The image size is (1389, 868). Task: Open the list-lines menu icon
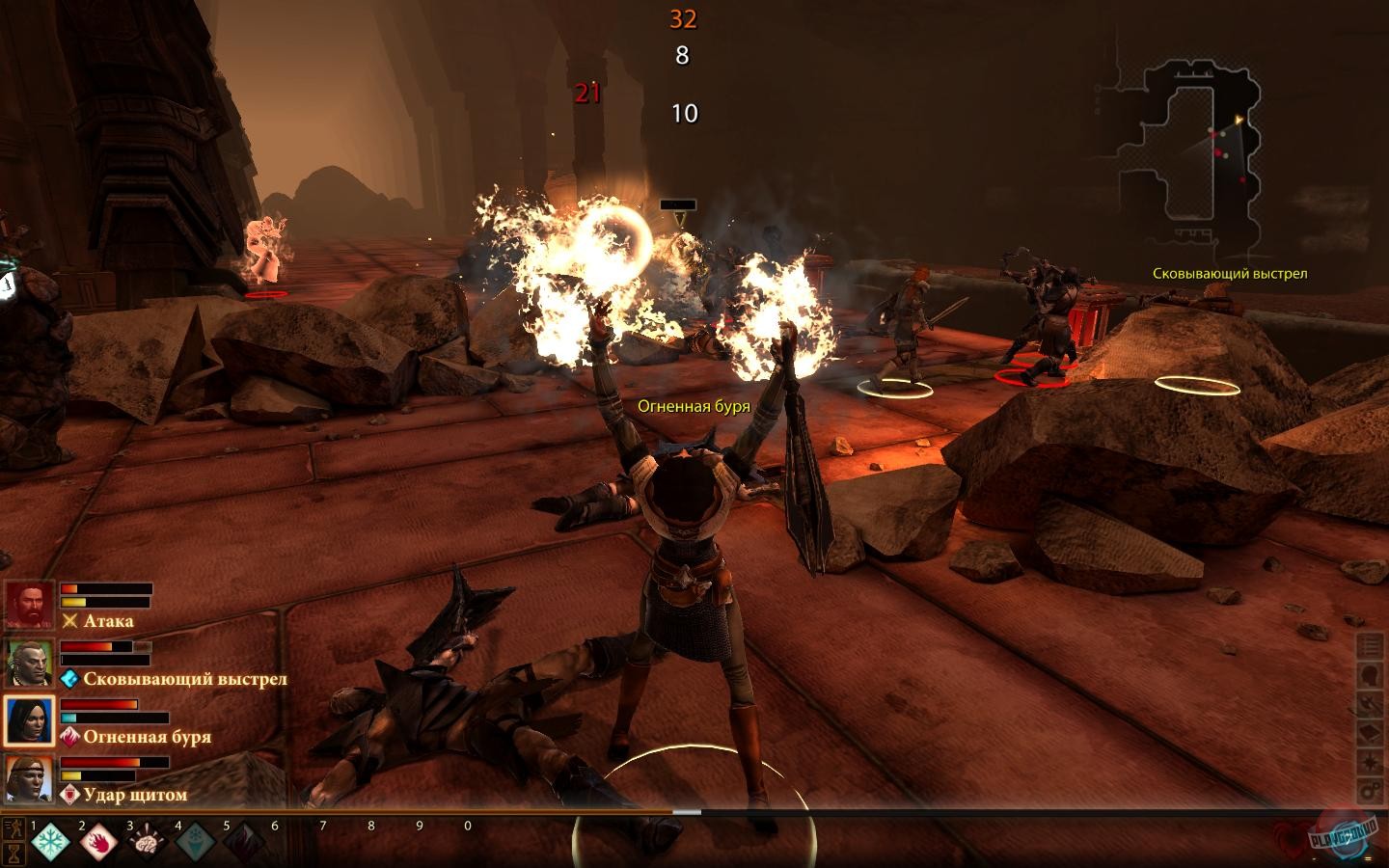tap(1371, 646)
